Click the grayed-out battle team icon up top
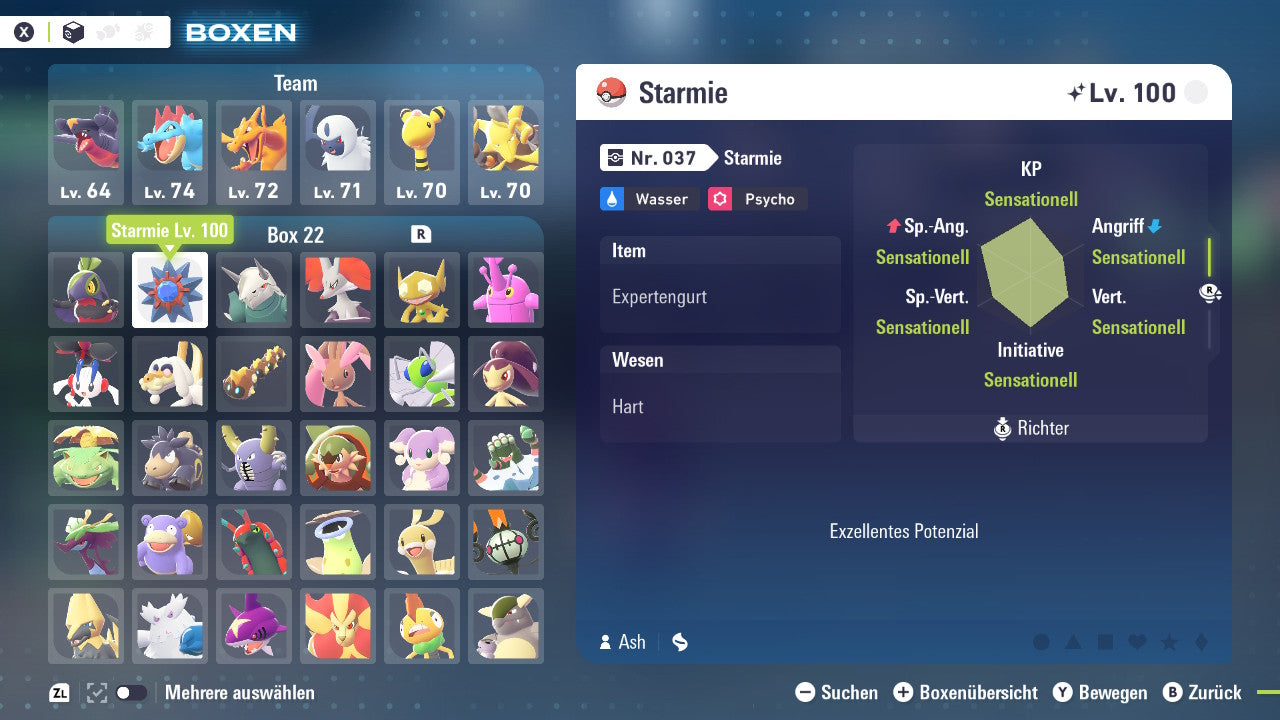The image size is (1280, 720). click(x=143, y=32)
